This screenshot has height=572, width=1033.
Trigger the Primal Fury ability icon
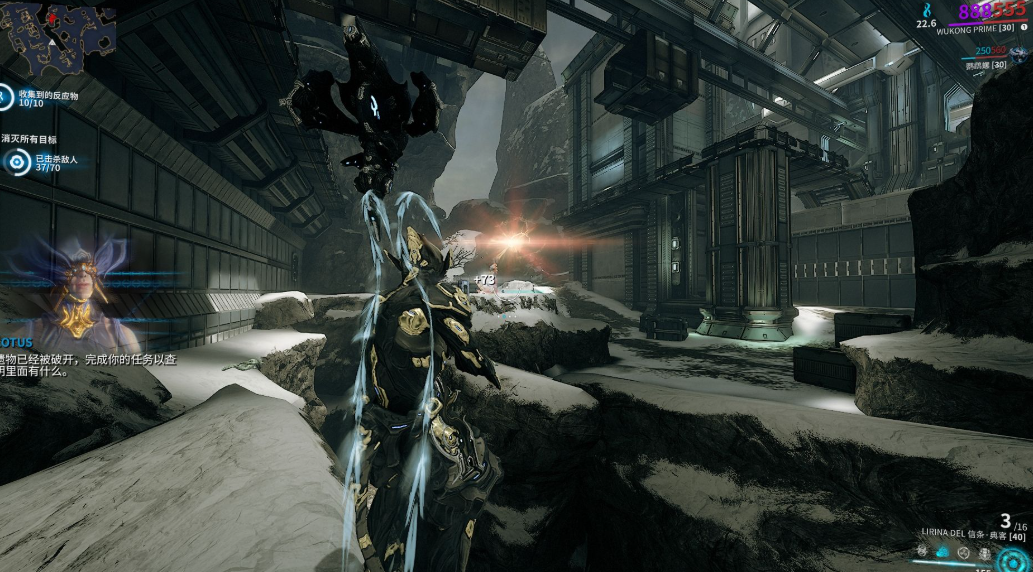(x=985, y=552)
